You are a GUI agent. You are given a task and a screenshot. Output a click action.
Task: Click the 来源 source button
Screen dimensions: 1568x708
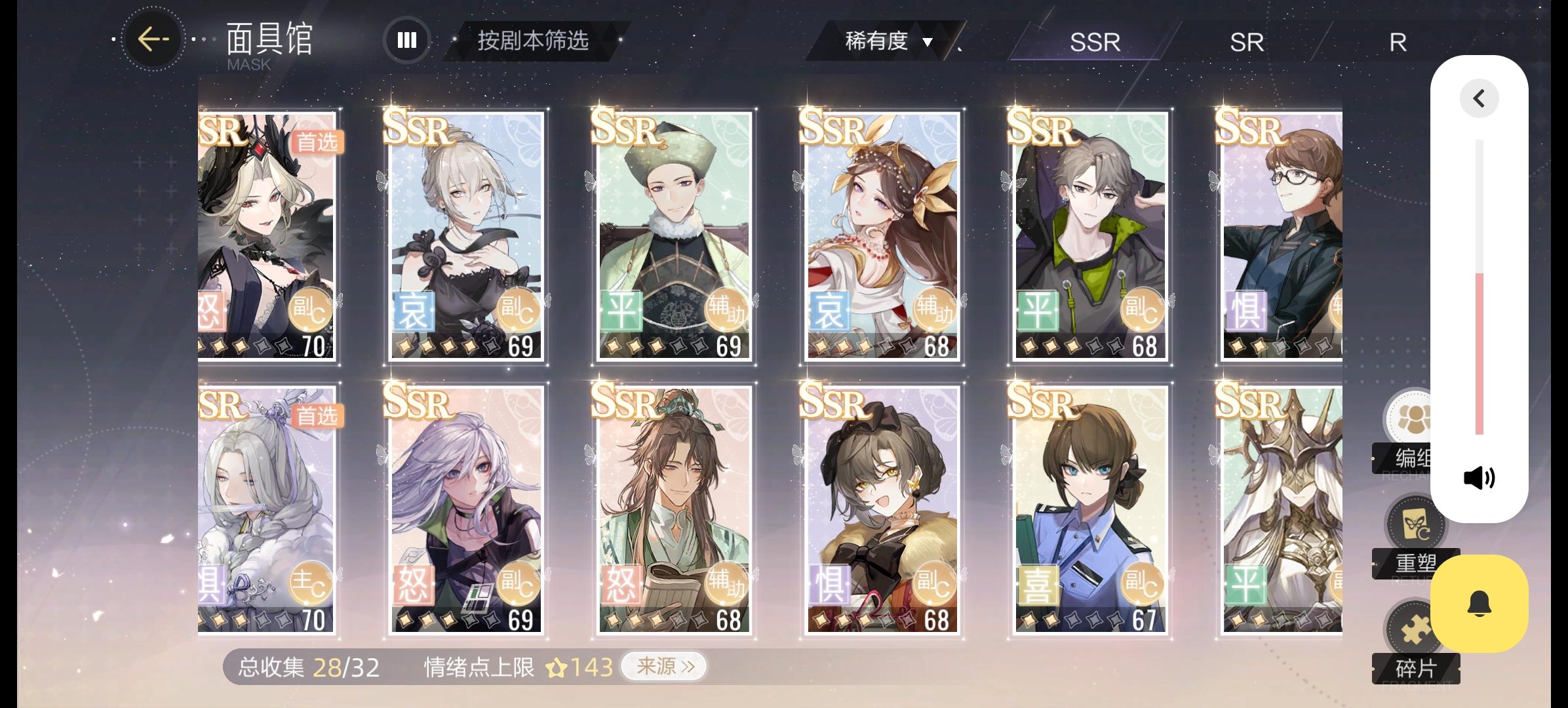[664, 665]
